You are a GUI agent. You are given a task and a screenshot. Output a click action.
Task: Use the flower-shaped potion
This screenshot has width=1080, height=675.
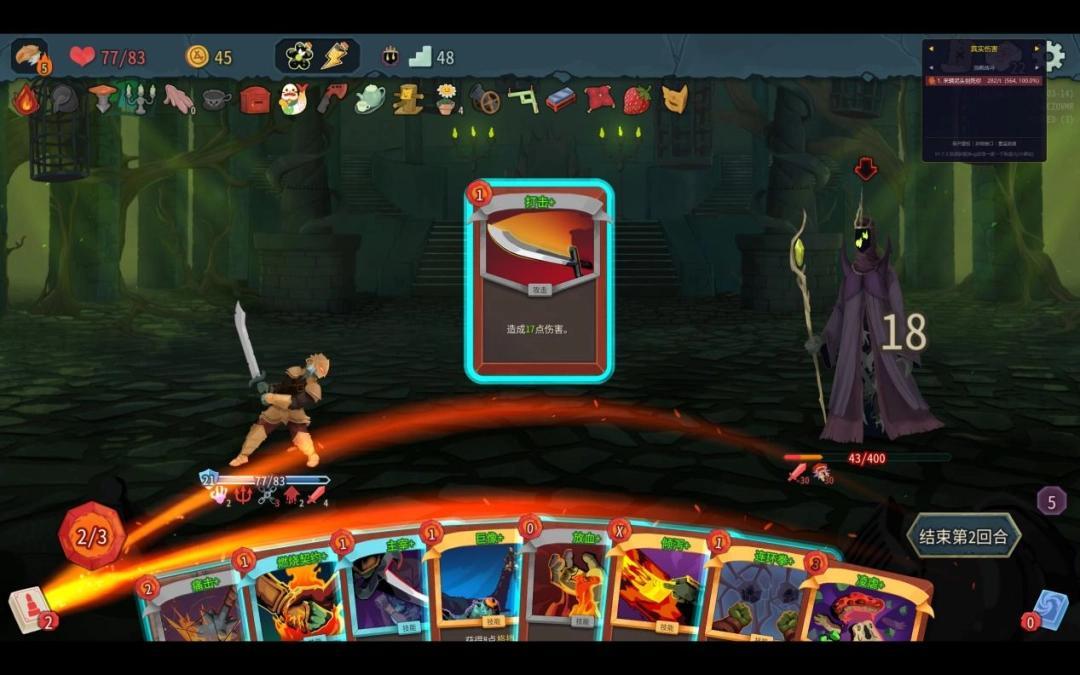(x=299, y=56)
